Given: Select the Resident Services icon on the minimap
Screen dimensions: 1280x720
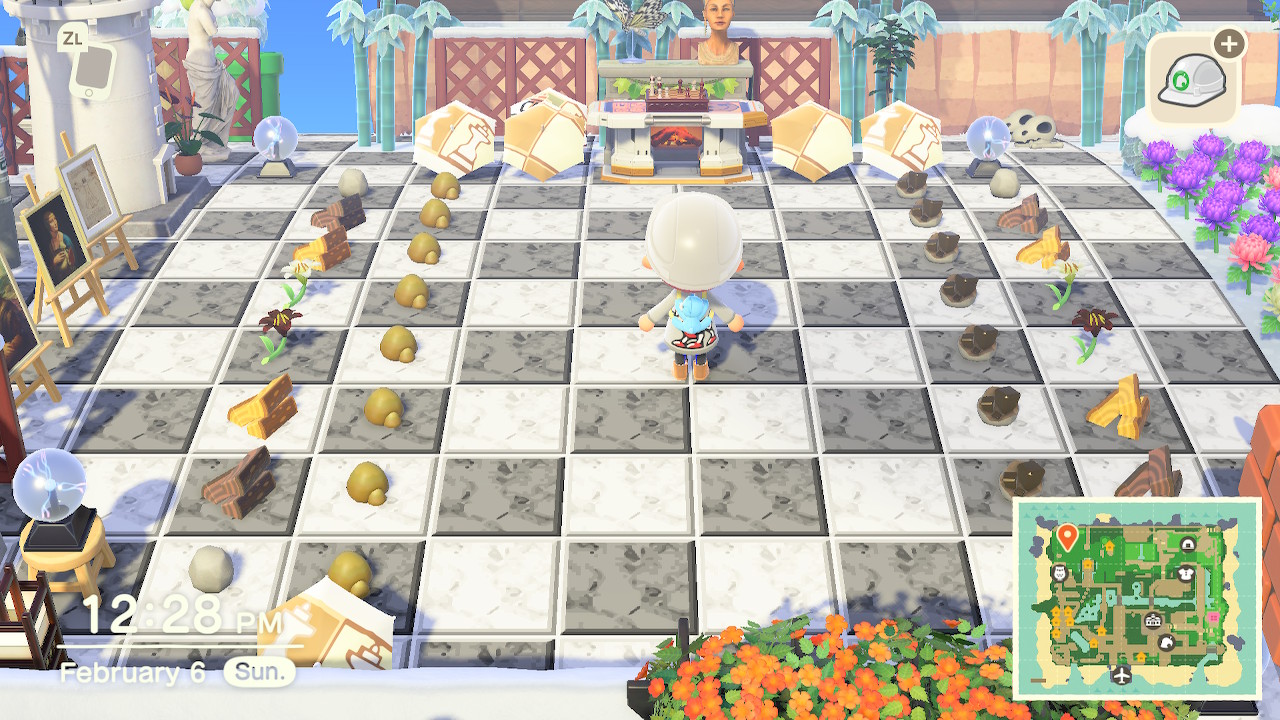Looking at the screenshot, I should (1152, 620).
